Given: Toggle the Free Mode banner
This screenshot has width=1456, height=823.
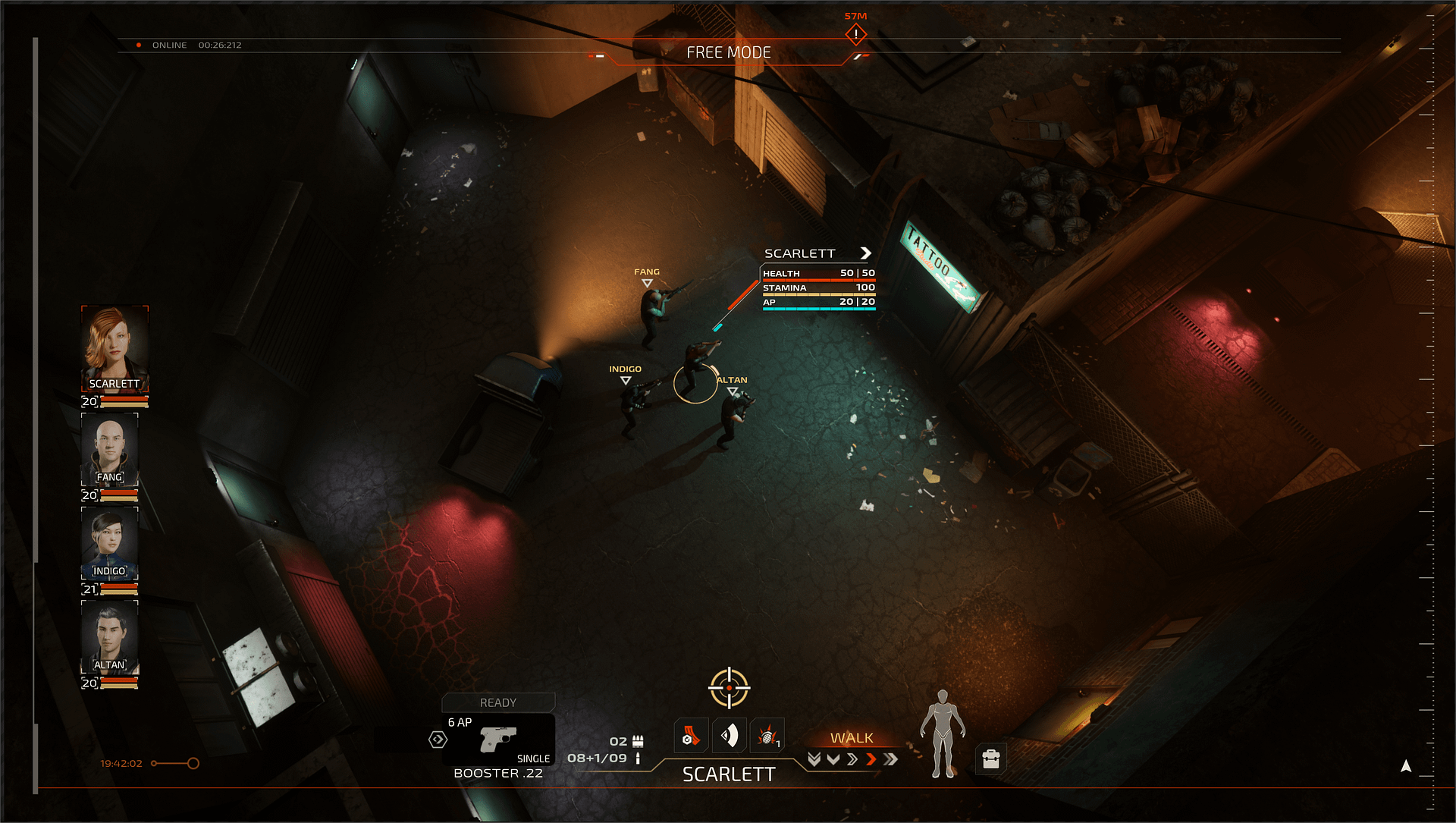Looking at the screenshot, I should point(728,52).
